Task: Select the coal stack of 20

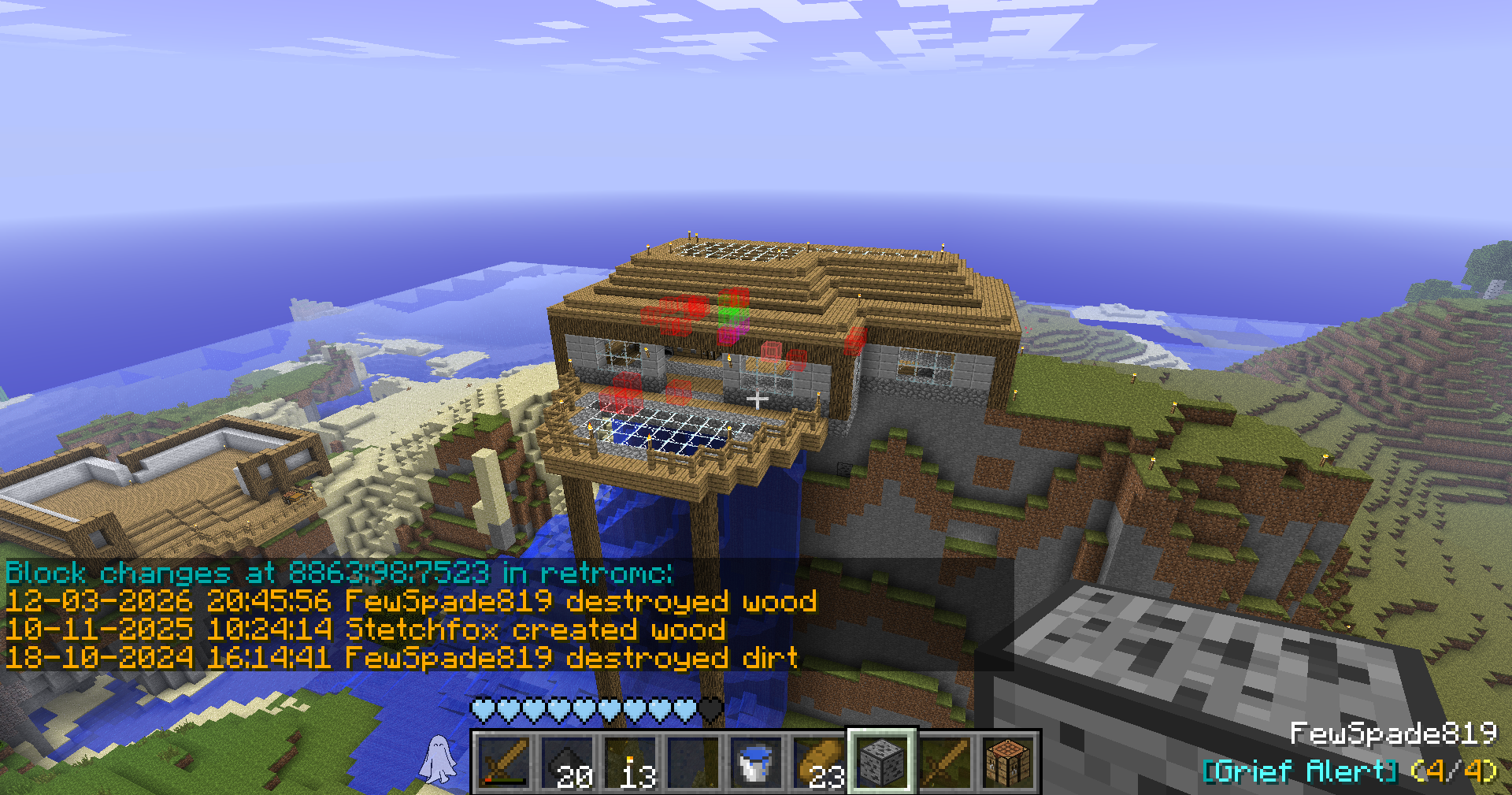Action: click(x=567, y=762)
